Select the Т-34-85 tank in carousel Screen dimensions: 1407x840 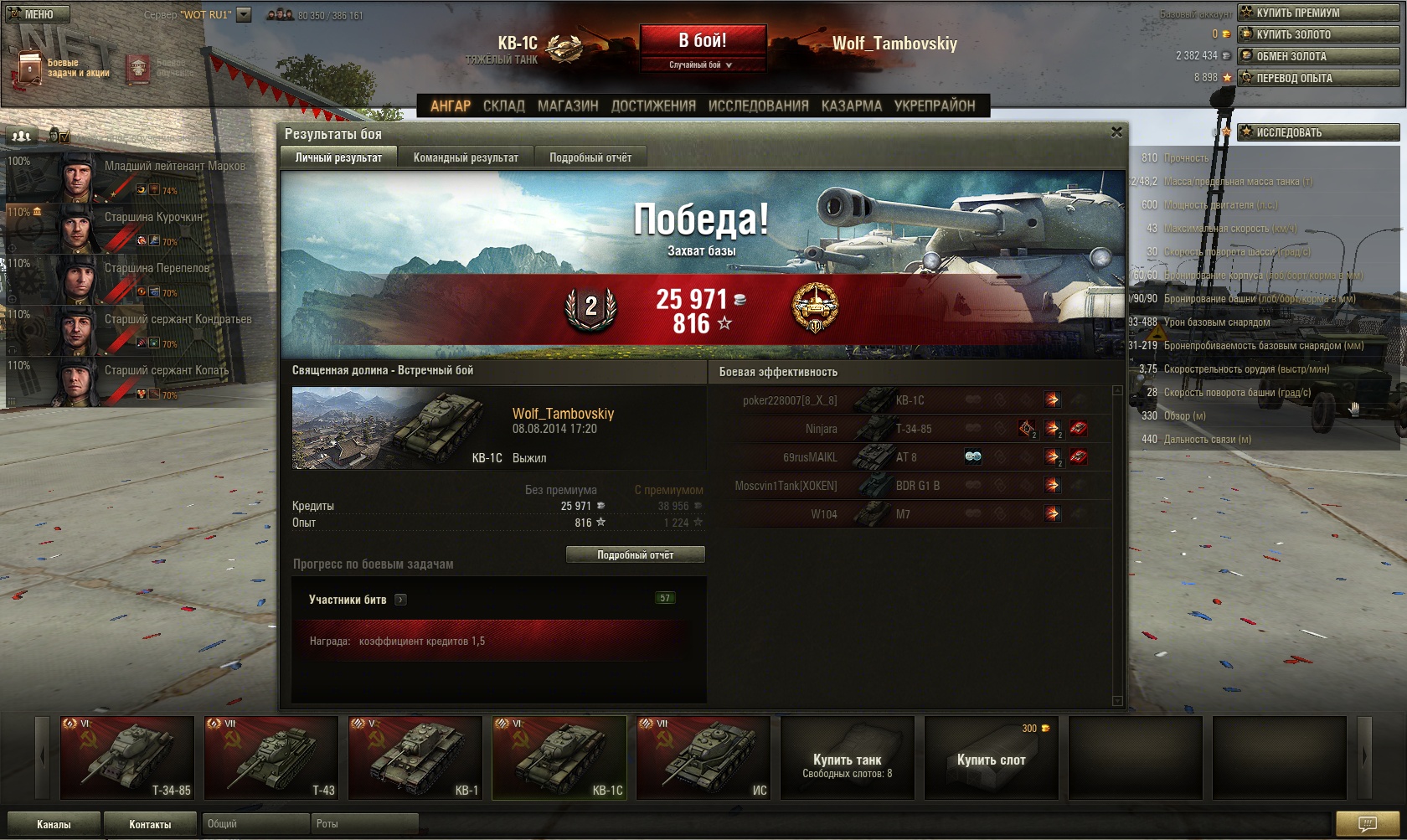coord(126,757)
